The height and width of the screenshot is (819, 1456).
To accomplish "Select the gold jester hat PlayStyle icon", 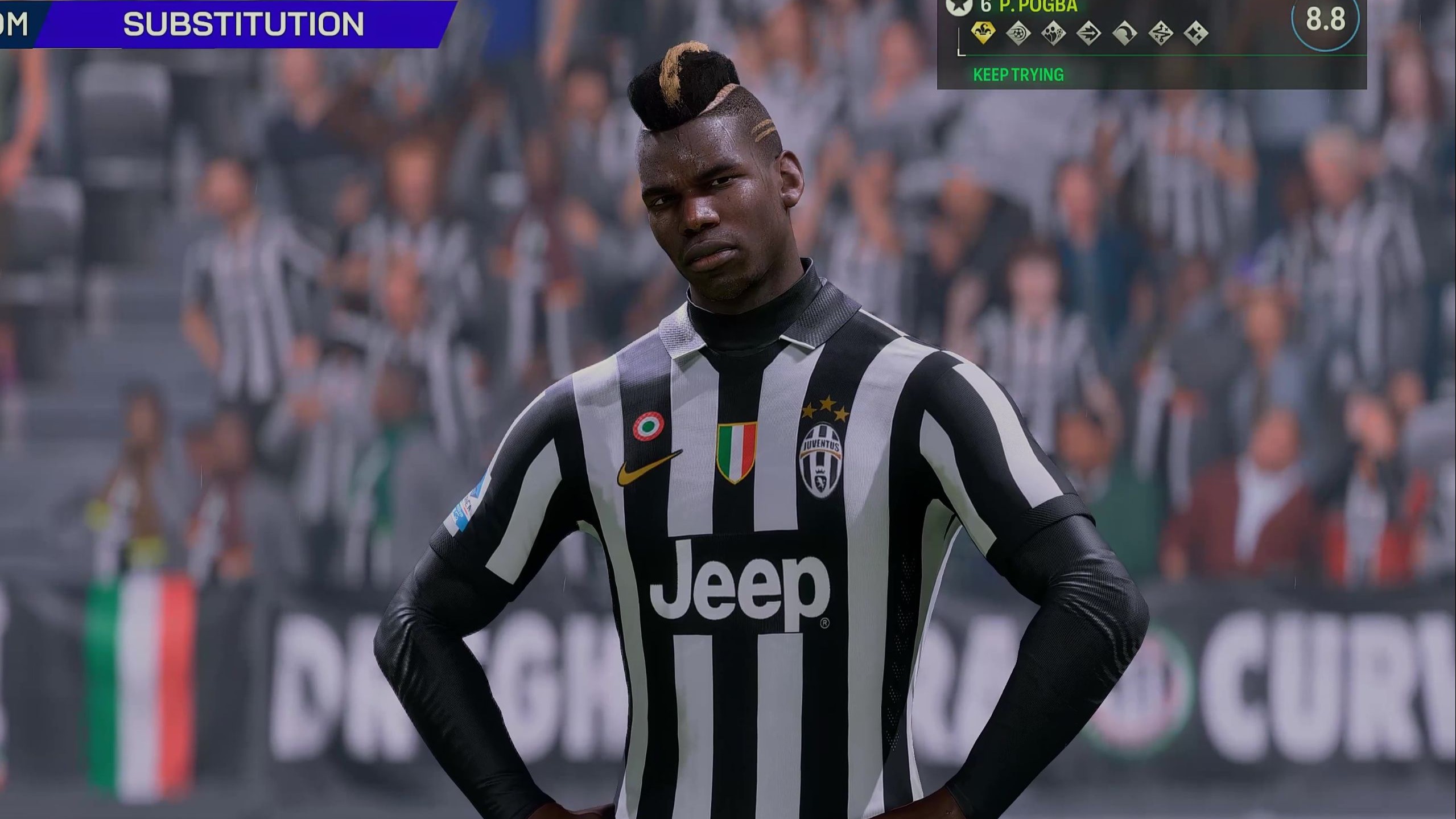I will (x=983, y=34).
